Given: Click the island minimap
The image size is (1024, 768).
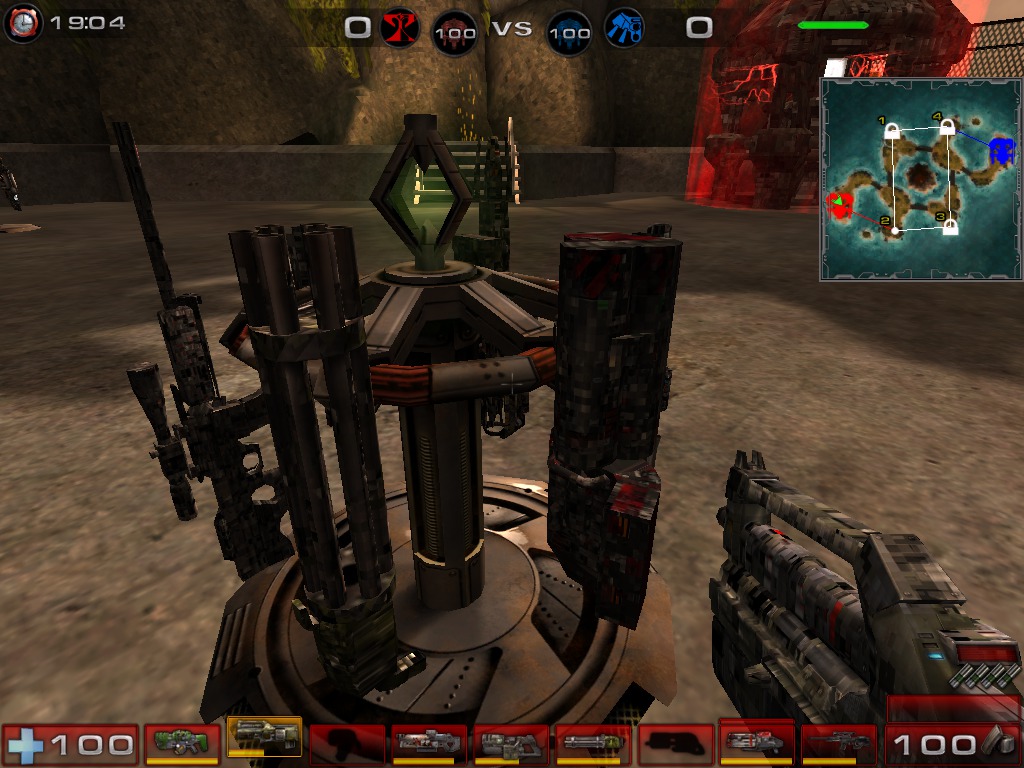Looking at the screenshot, I should [920, 180].
